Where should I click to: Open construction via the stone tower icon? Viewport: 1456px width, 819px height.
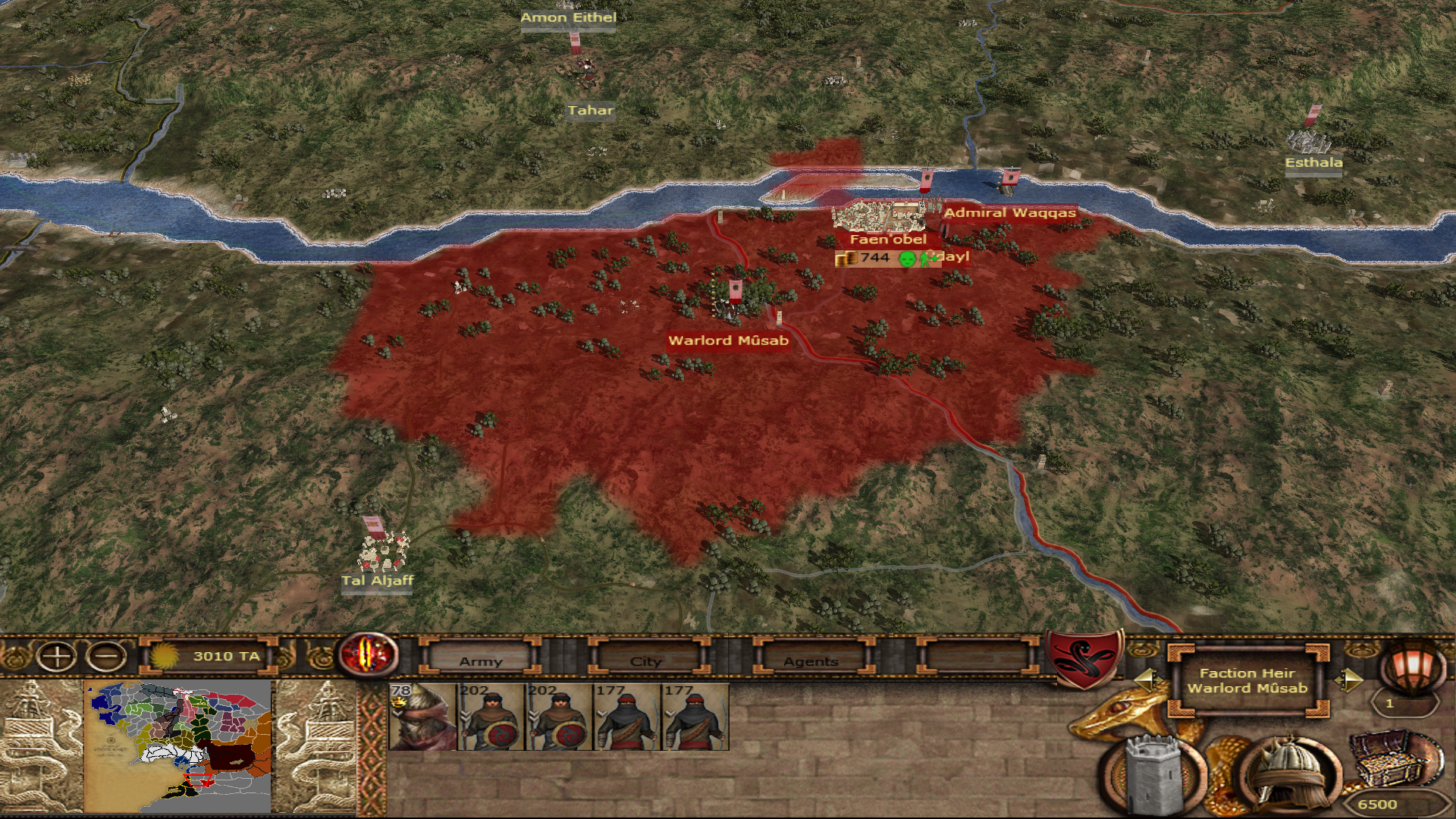tap(1153, 775)
